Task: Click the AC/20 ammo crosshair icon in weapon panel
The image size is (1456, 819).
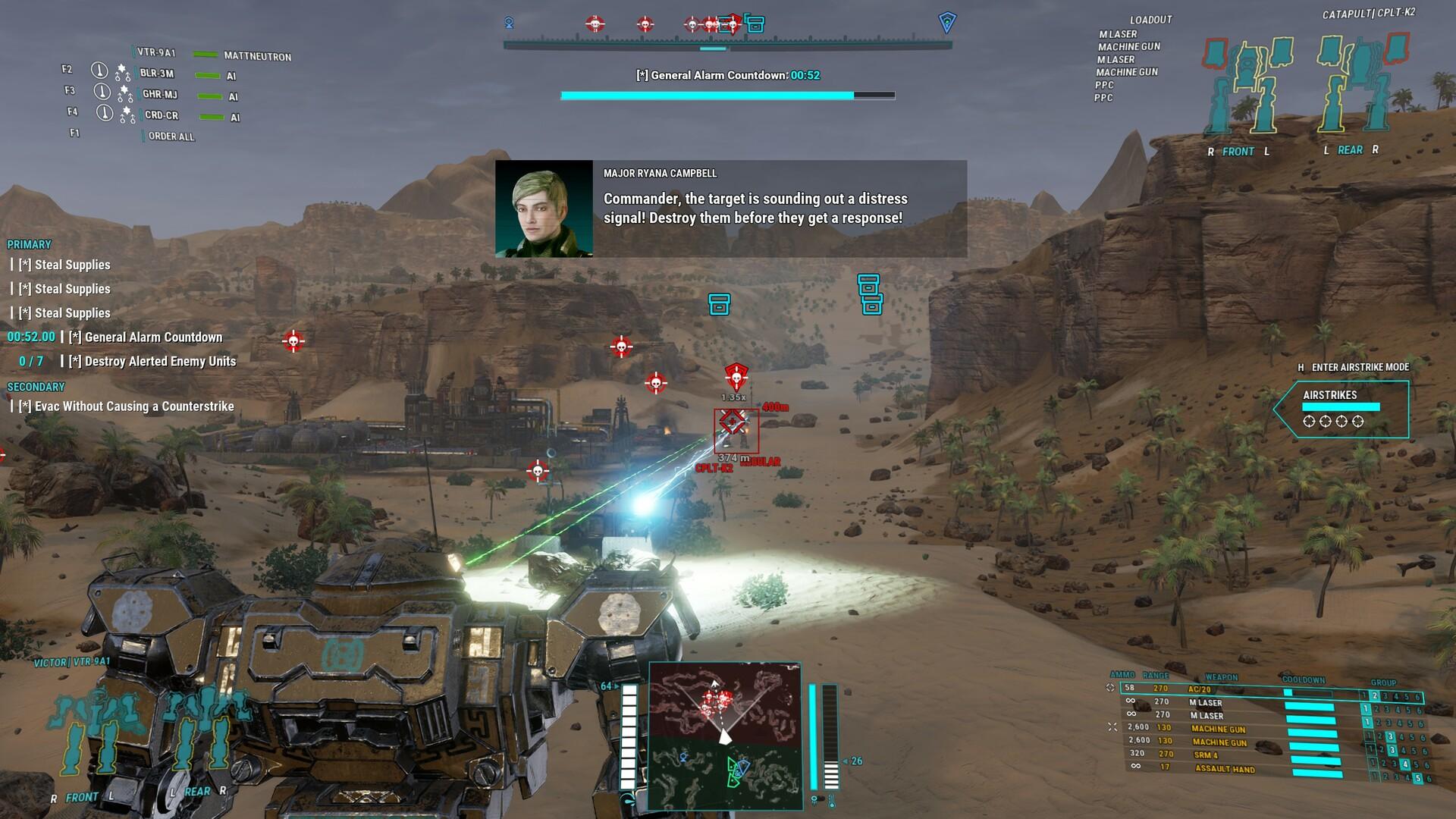Action: click(1110, 687)
